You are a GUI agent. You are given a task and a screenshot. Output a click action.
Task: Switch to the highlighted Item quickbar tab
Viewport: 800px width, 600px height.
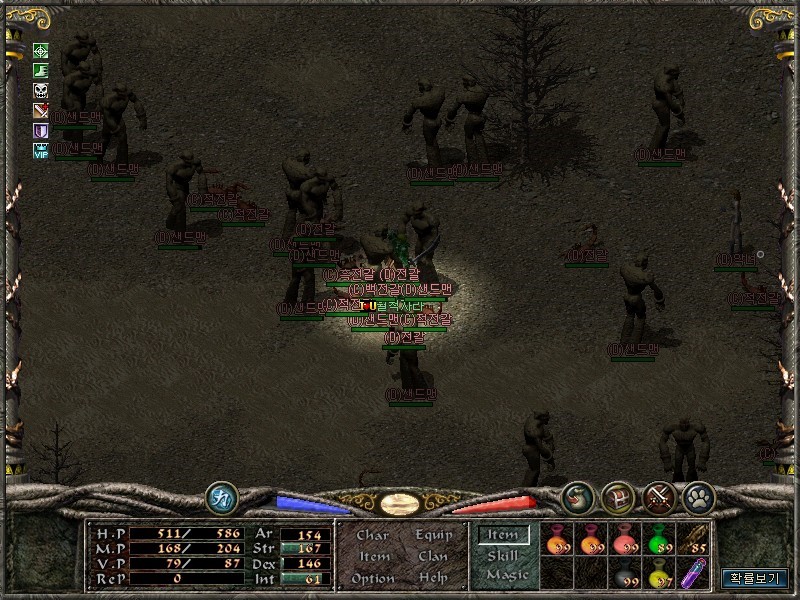(x=503, y=535)
